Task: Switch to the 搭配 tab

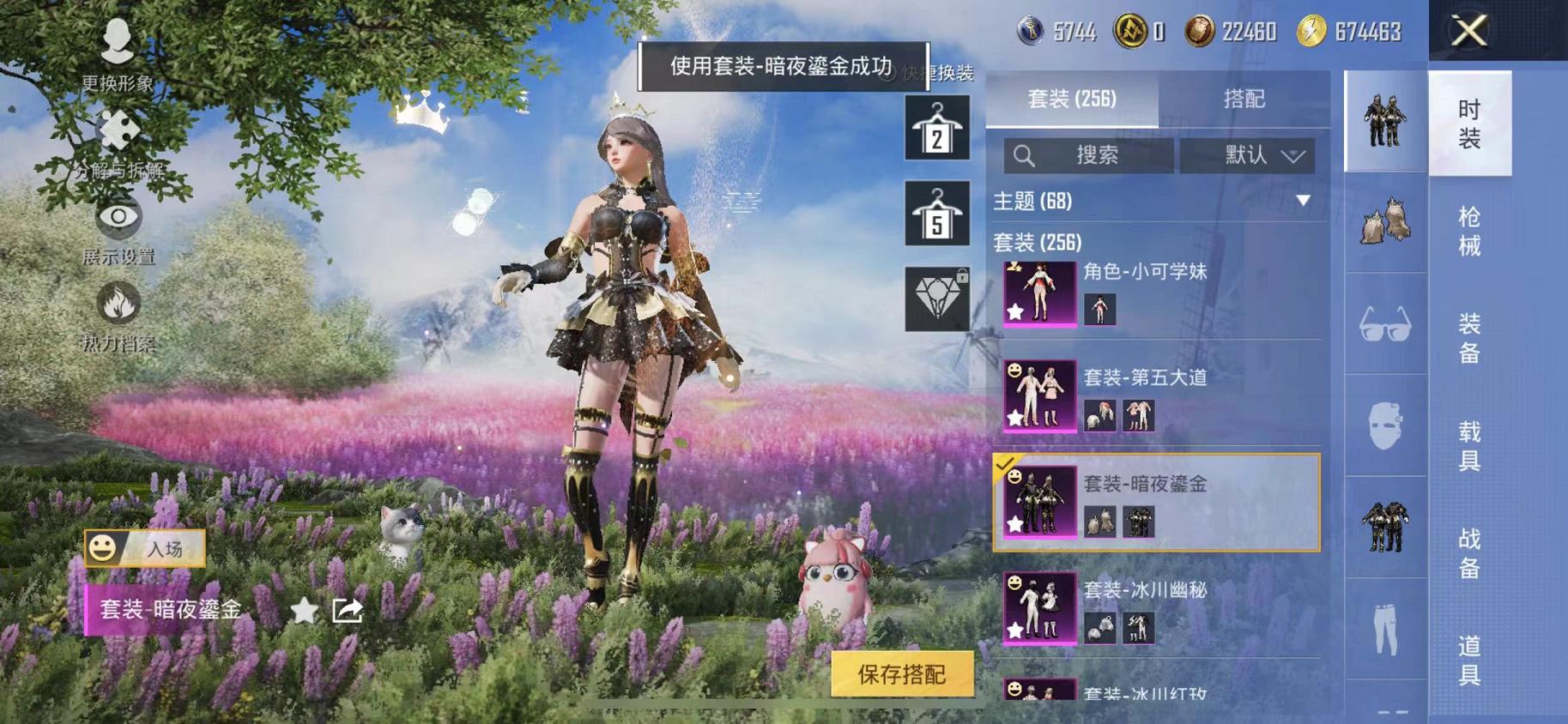Action: [x=1246, y=100]
